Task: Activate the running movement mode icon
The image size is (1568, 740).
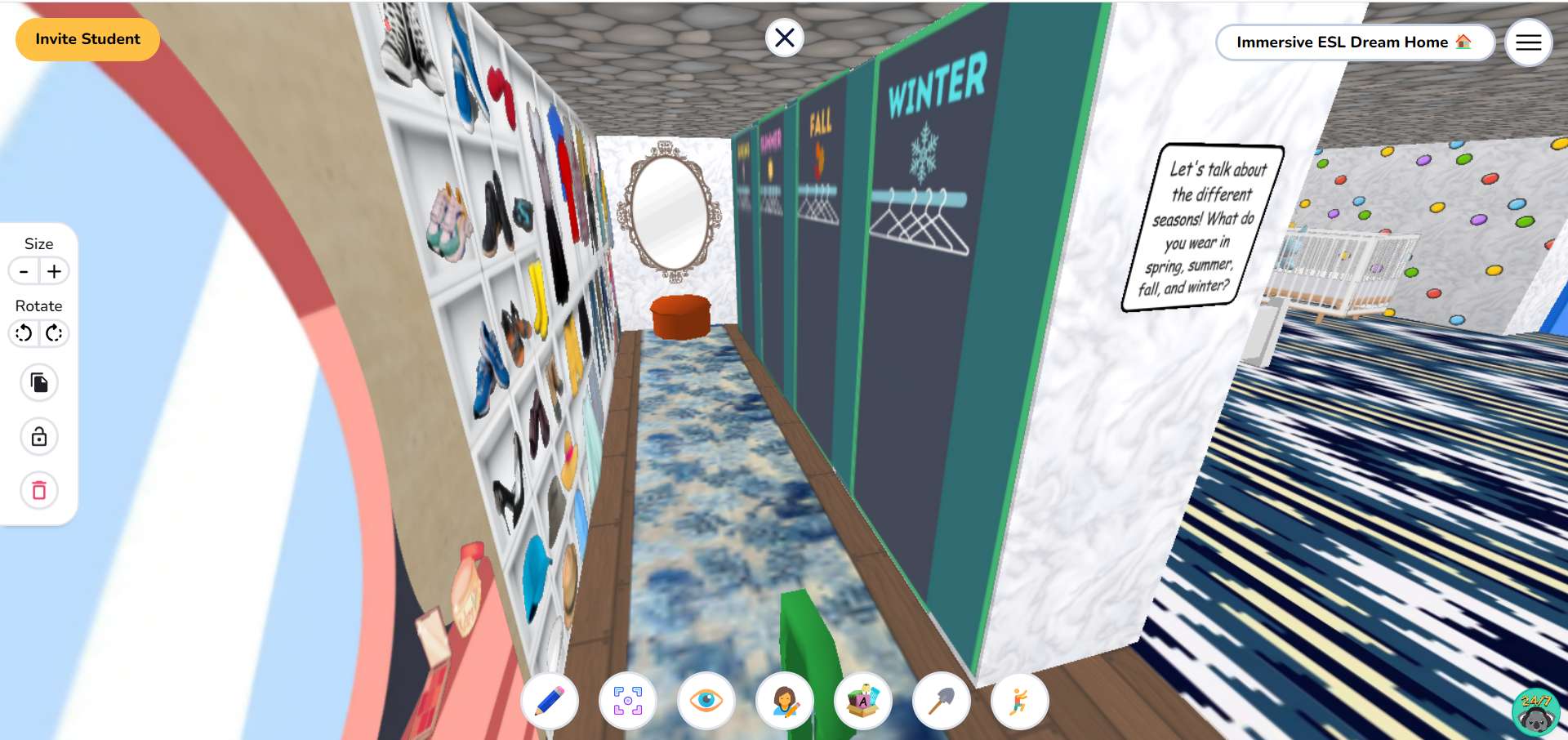Action: [x=1019, y=701]
